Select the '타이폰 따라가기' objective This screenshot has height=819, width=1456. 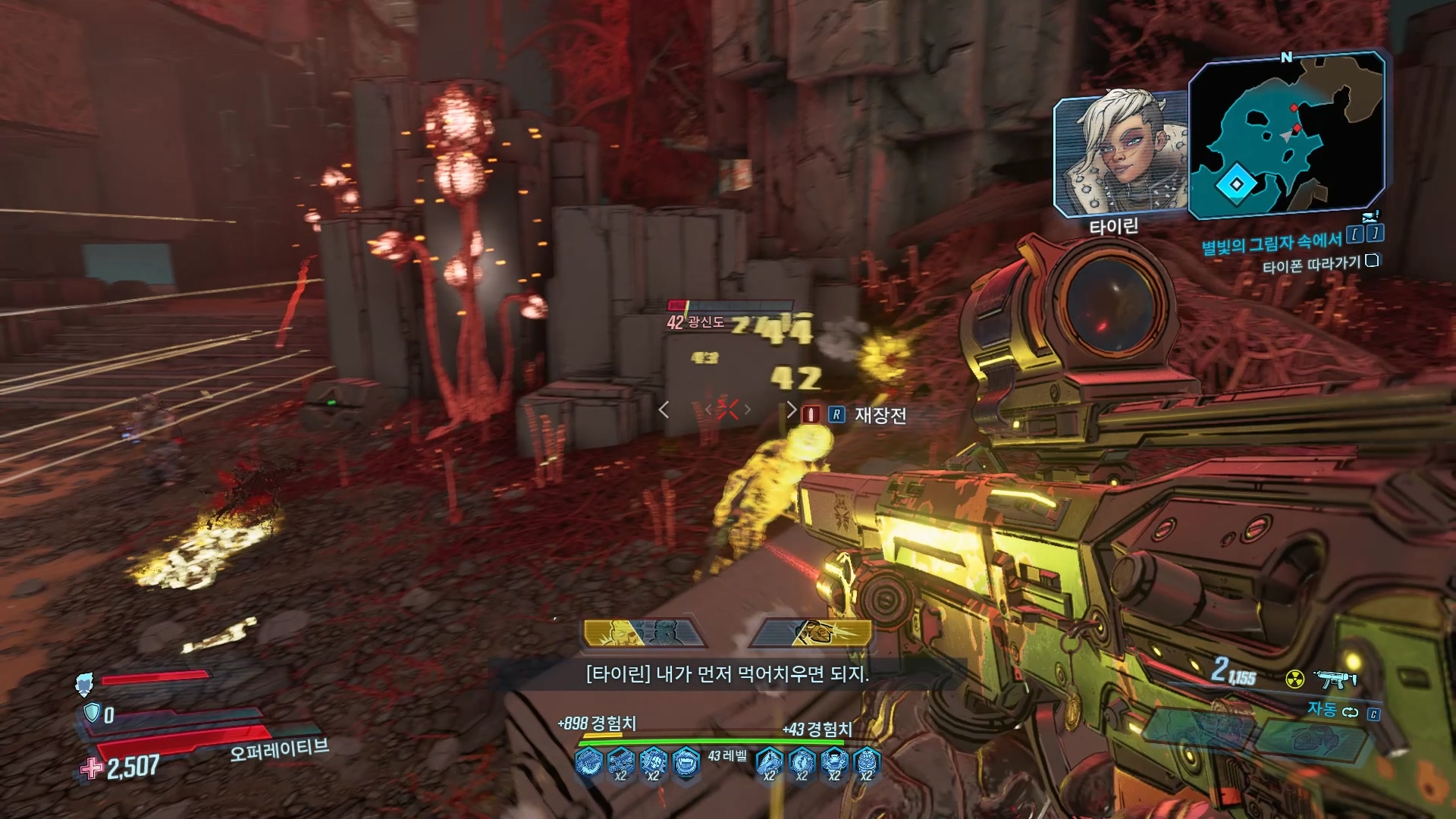1311,265
